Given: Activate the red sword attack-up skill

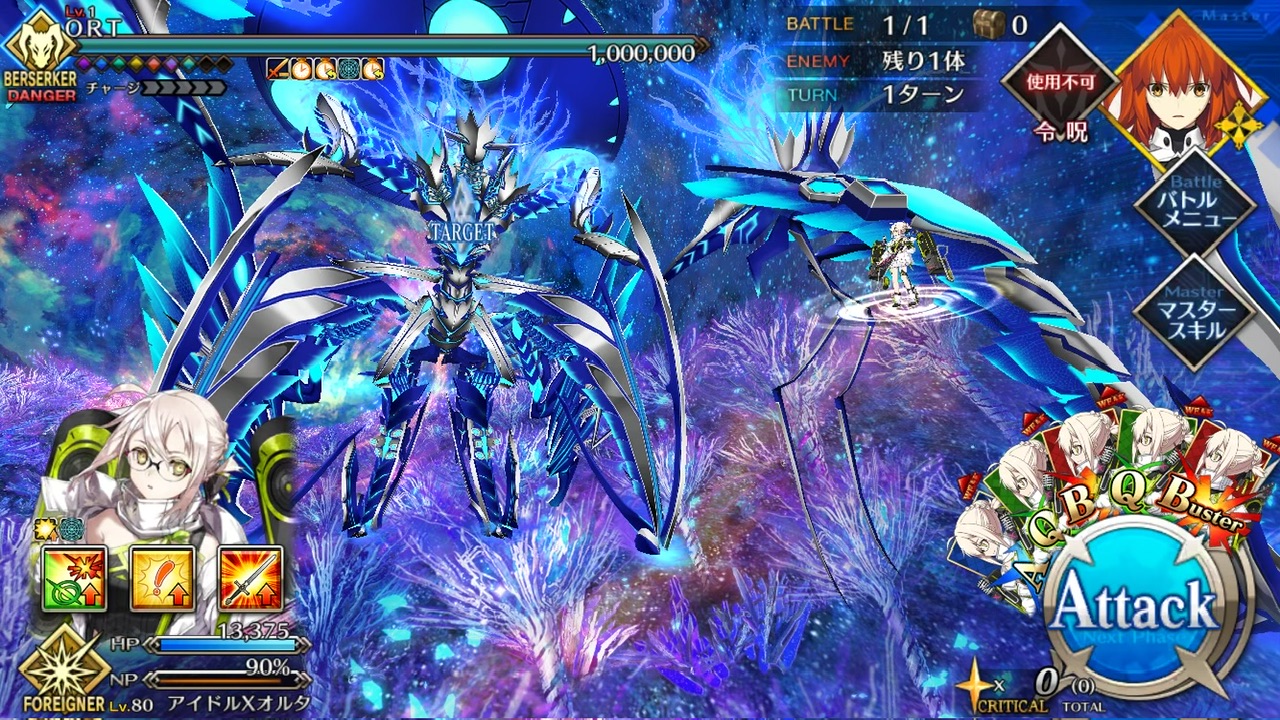Looking at the screenshot, I should click(x=251, y=578).
